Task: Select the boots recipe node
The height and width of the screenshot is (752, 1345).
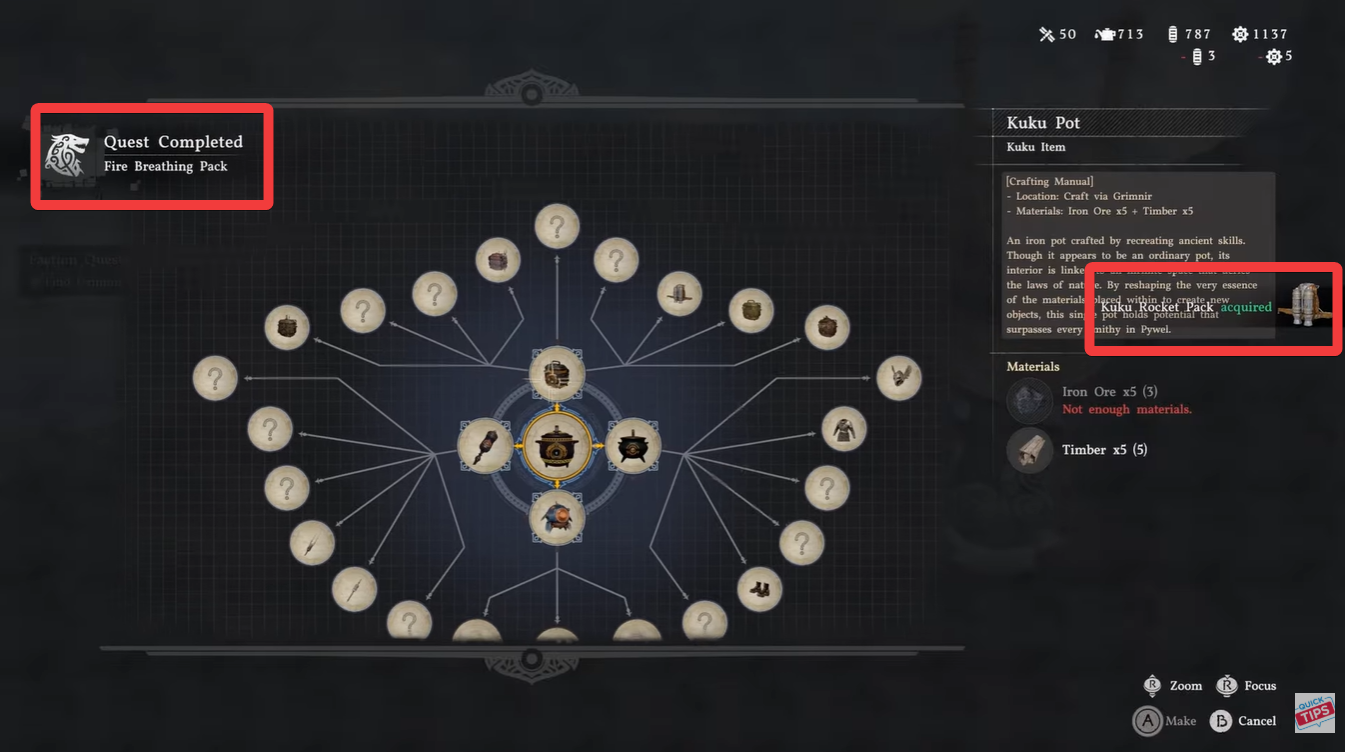Action: (759, 589)
